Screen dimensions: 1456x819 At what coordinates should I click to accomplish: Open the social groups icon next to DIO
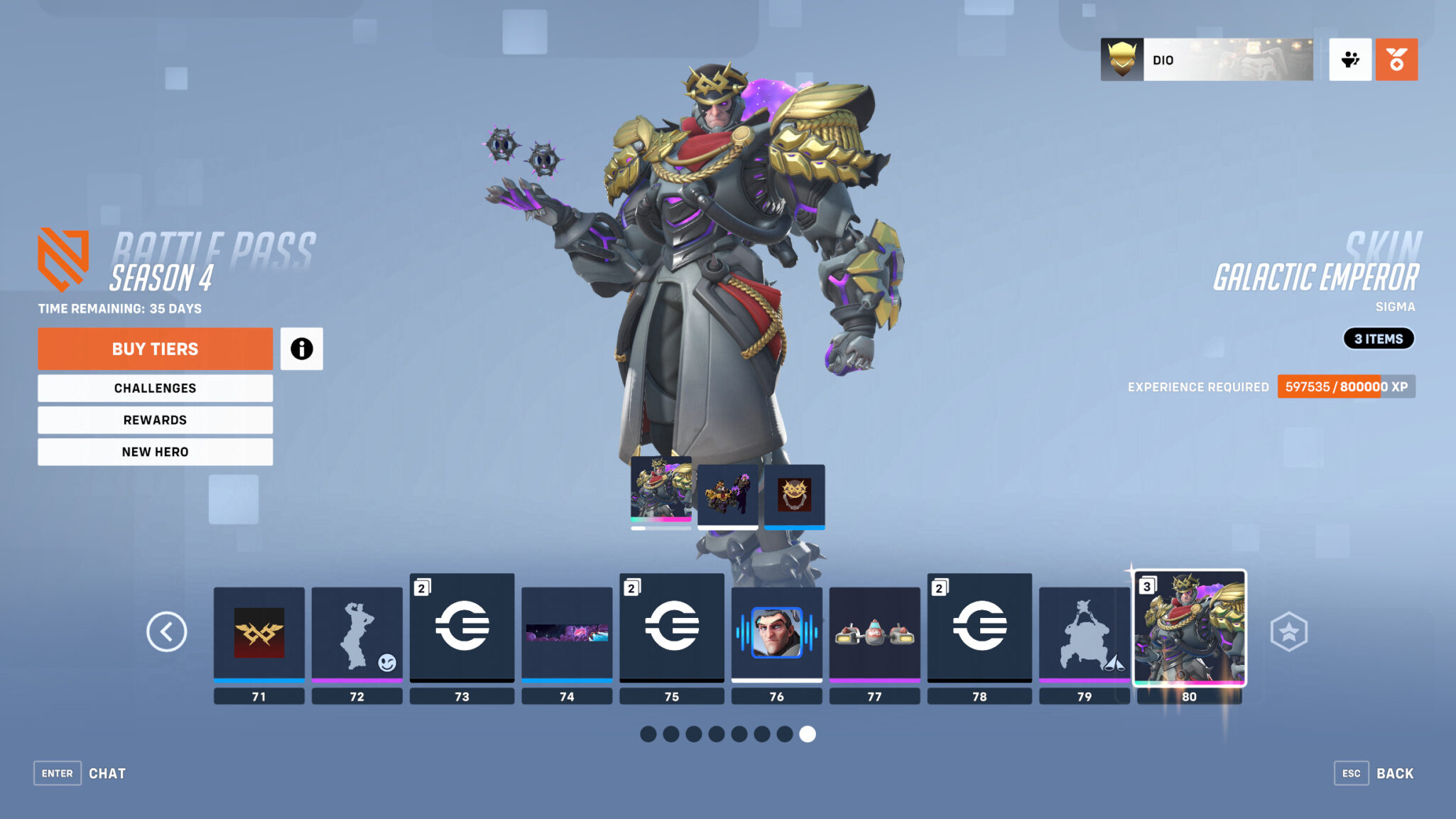tap(1349, 60)
